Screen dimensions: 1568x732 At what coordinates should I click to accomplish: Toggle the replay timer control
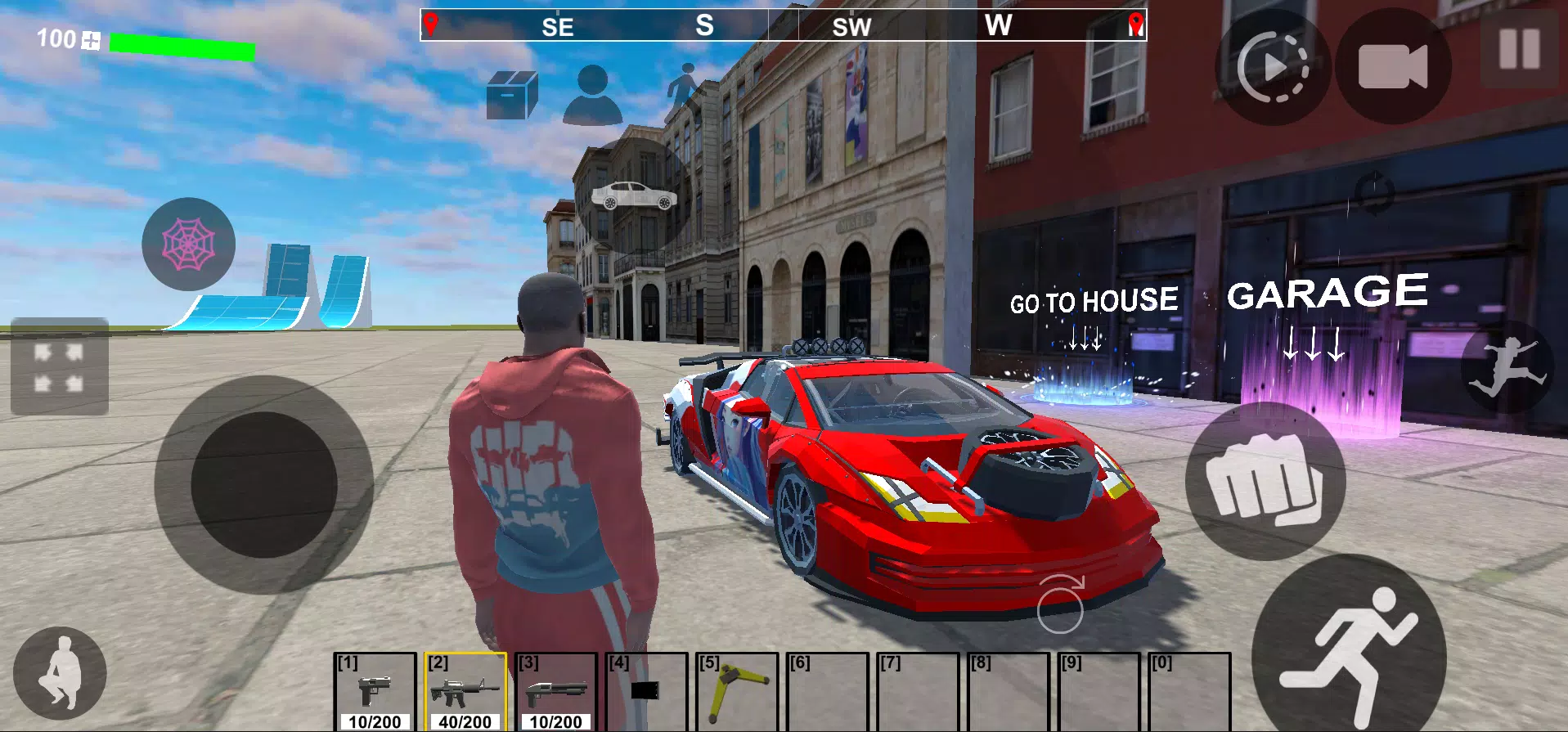[1272, 68]
